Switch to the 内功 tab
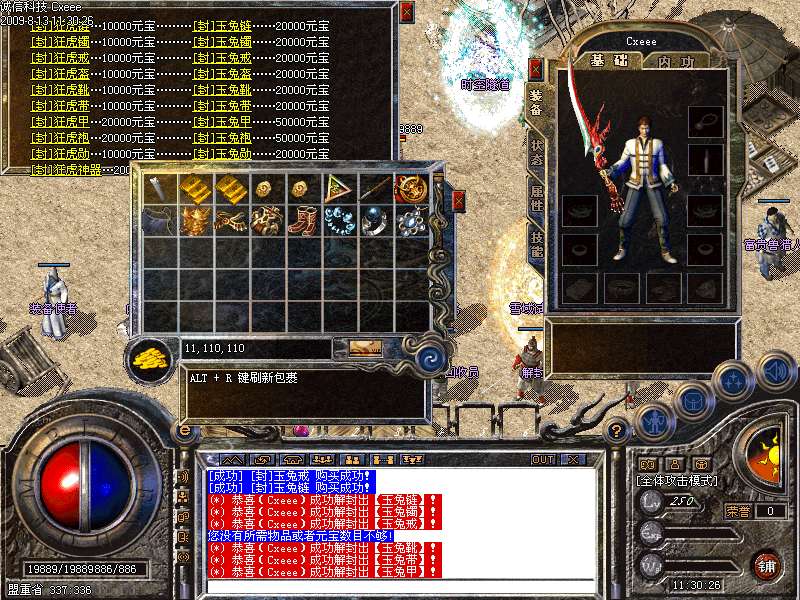800x600 pixels. point(677,61)
